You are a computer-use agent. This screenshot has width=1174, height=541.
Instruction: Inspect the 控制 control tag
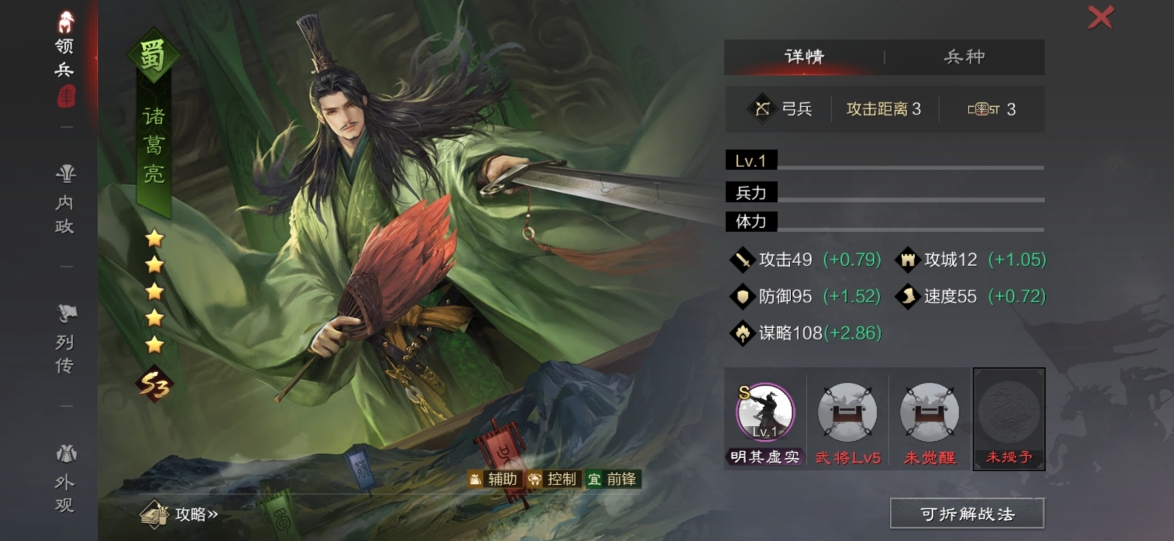[553, 479]
